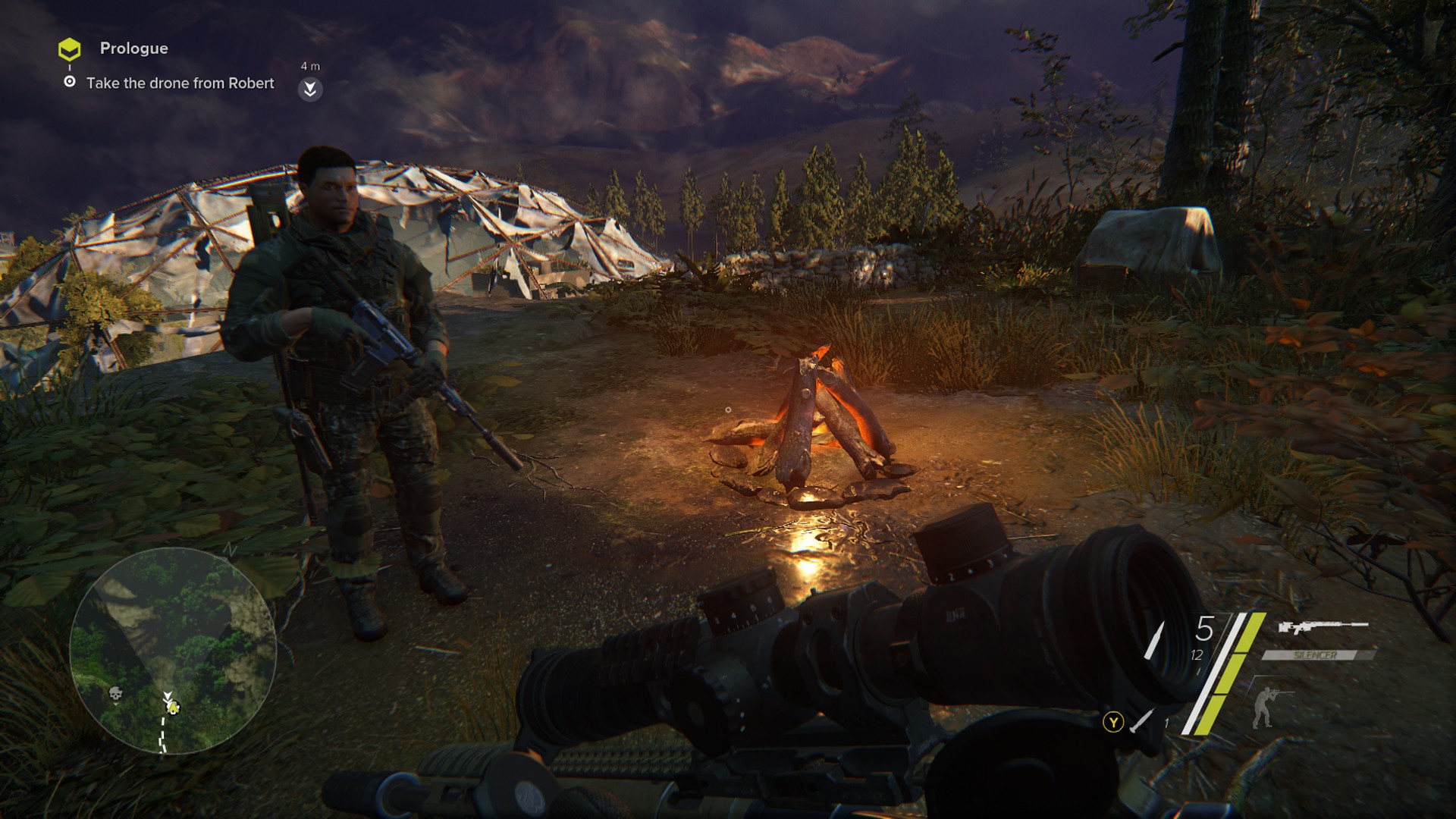1456x819 pixels.
Task: Select the 'Take the drone from Robert' objective
Action: tap(180, 83)
